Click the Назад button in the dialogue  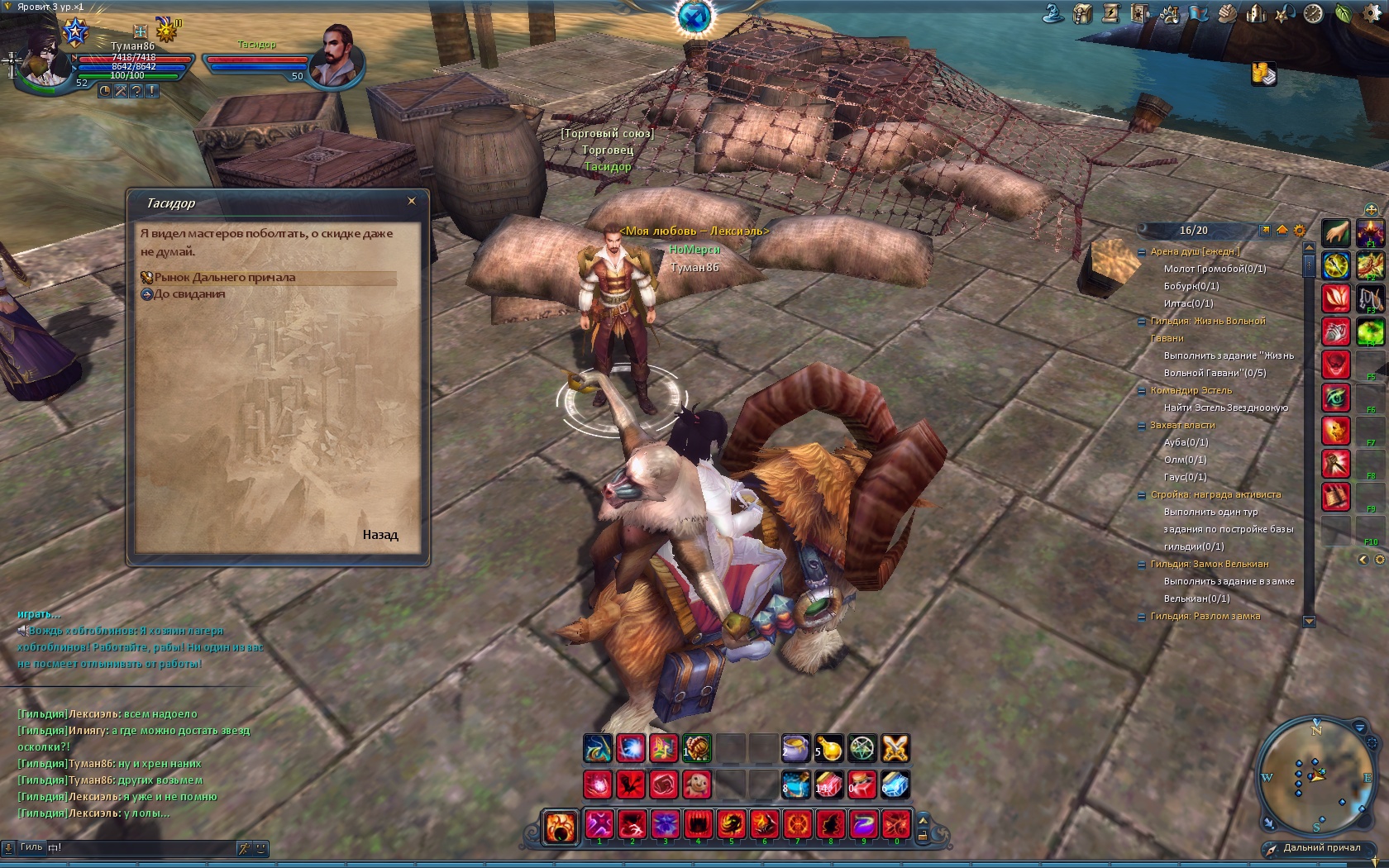(380, 535)
